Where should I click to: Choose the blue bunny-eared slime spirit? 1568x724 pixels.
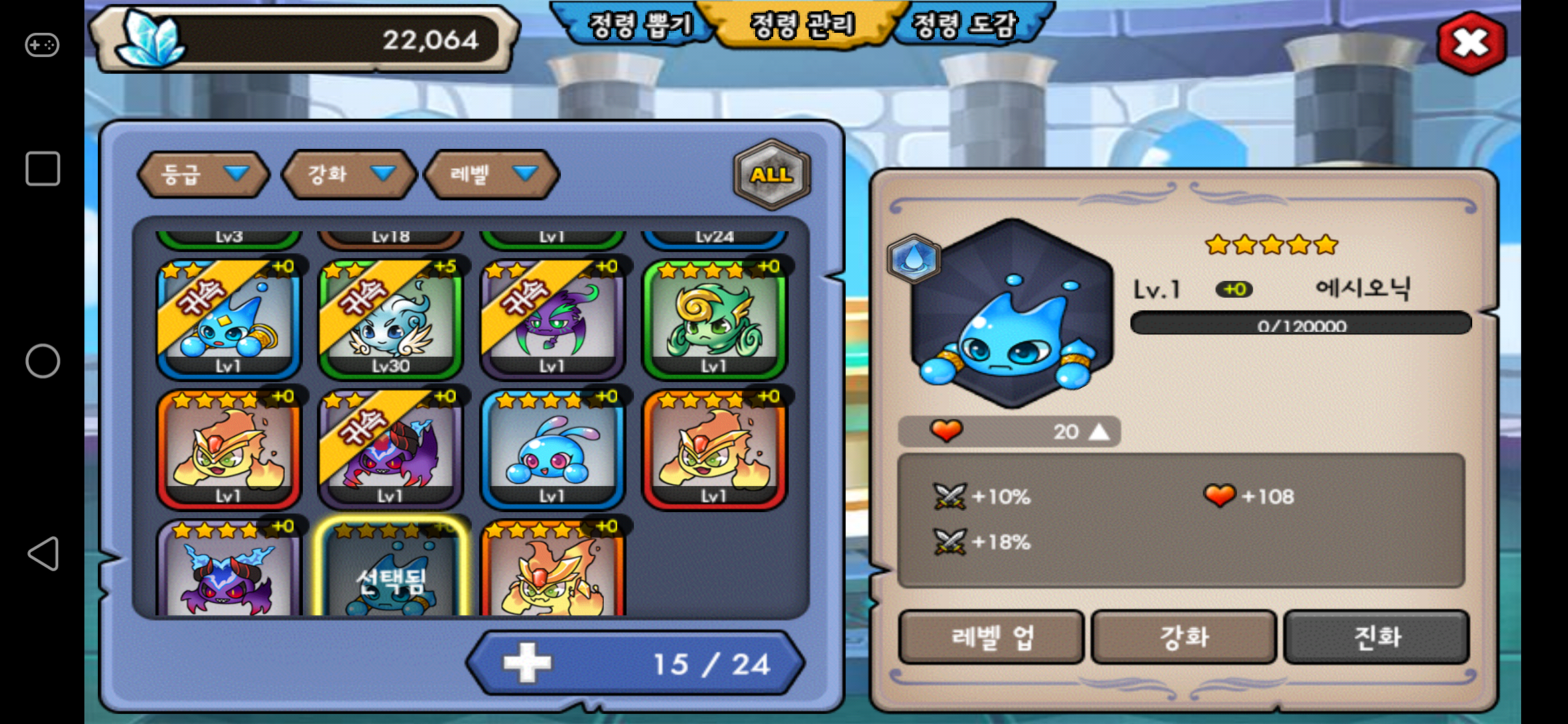click(552, 449)
